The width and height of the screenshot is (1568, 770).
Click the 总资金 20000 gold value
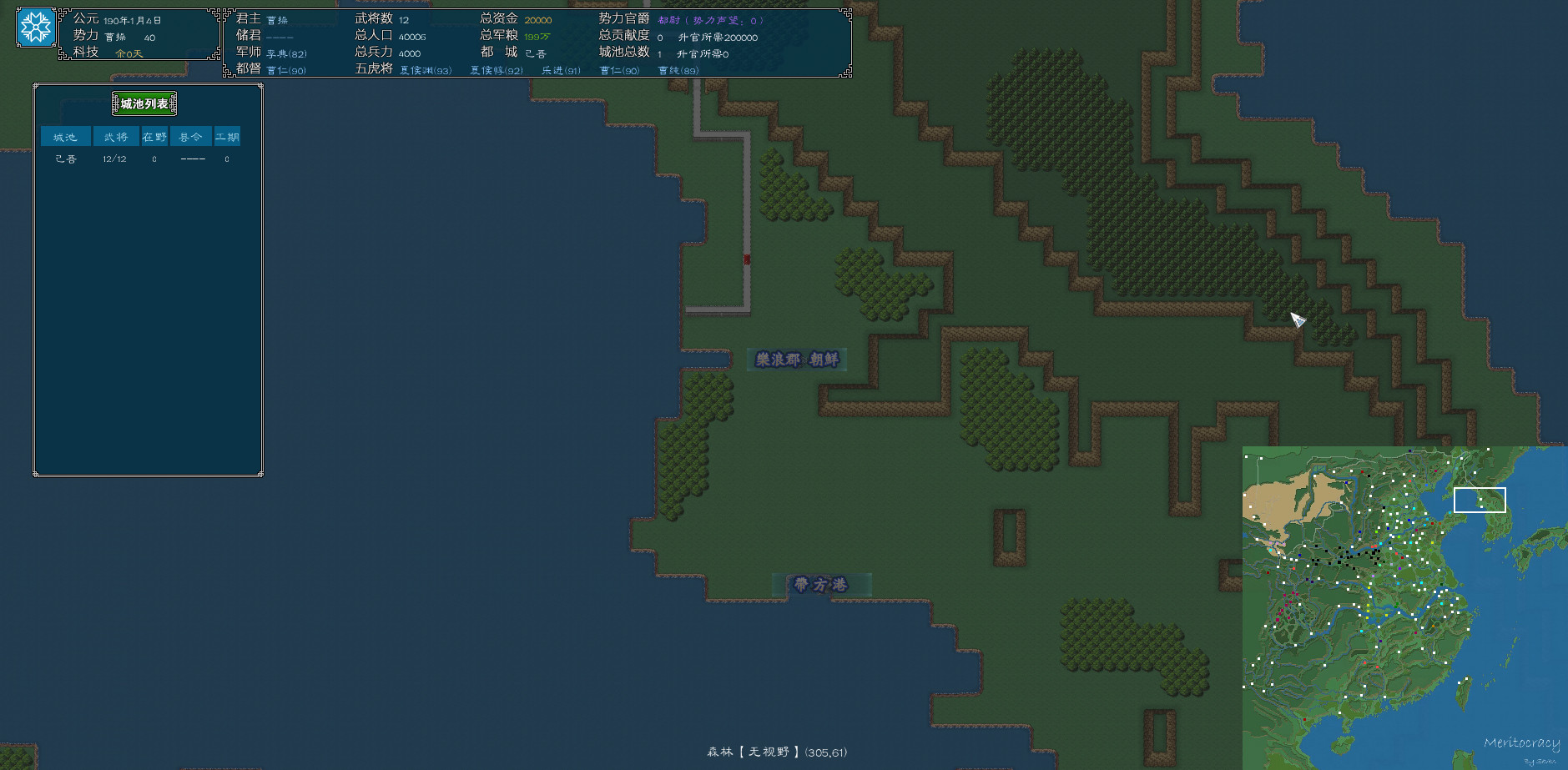point(539,18)
